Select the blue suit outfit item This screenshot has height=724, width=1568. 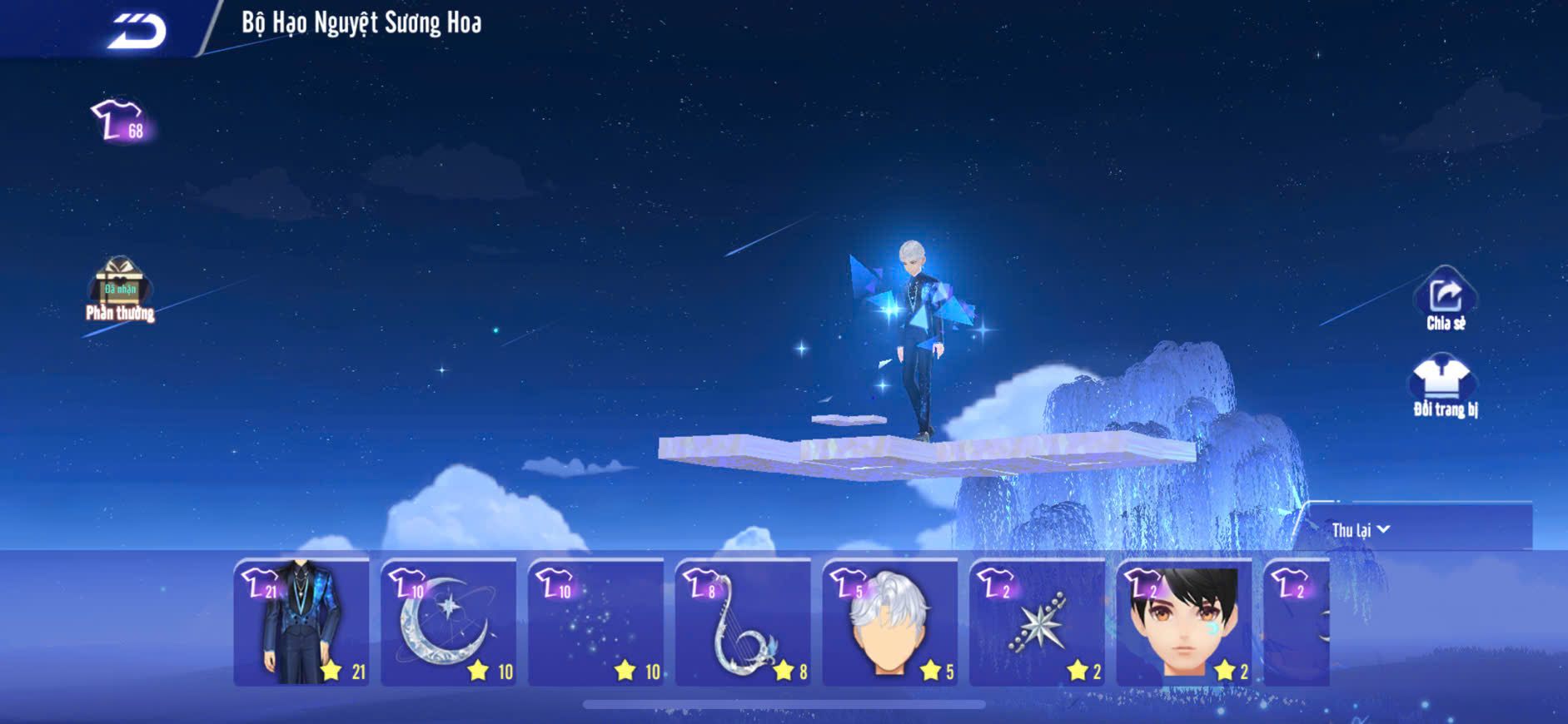click(301, 623)
